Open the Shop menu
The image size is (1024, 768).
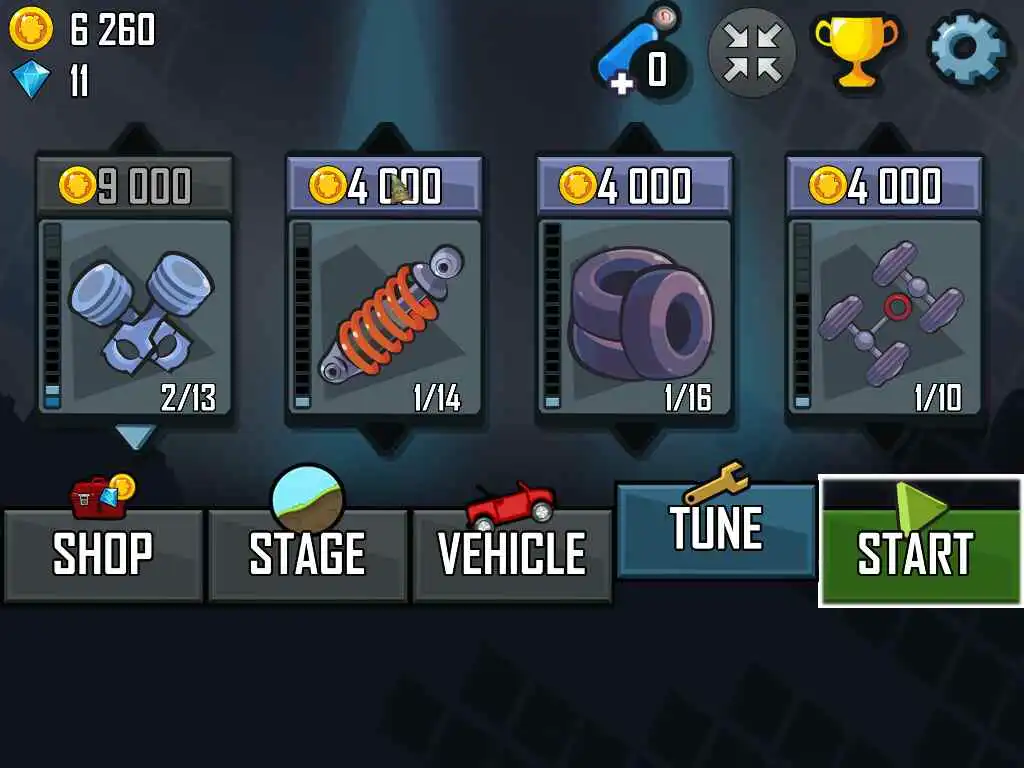click(x=103, y=555)
